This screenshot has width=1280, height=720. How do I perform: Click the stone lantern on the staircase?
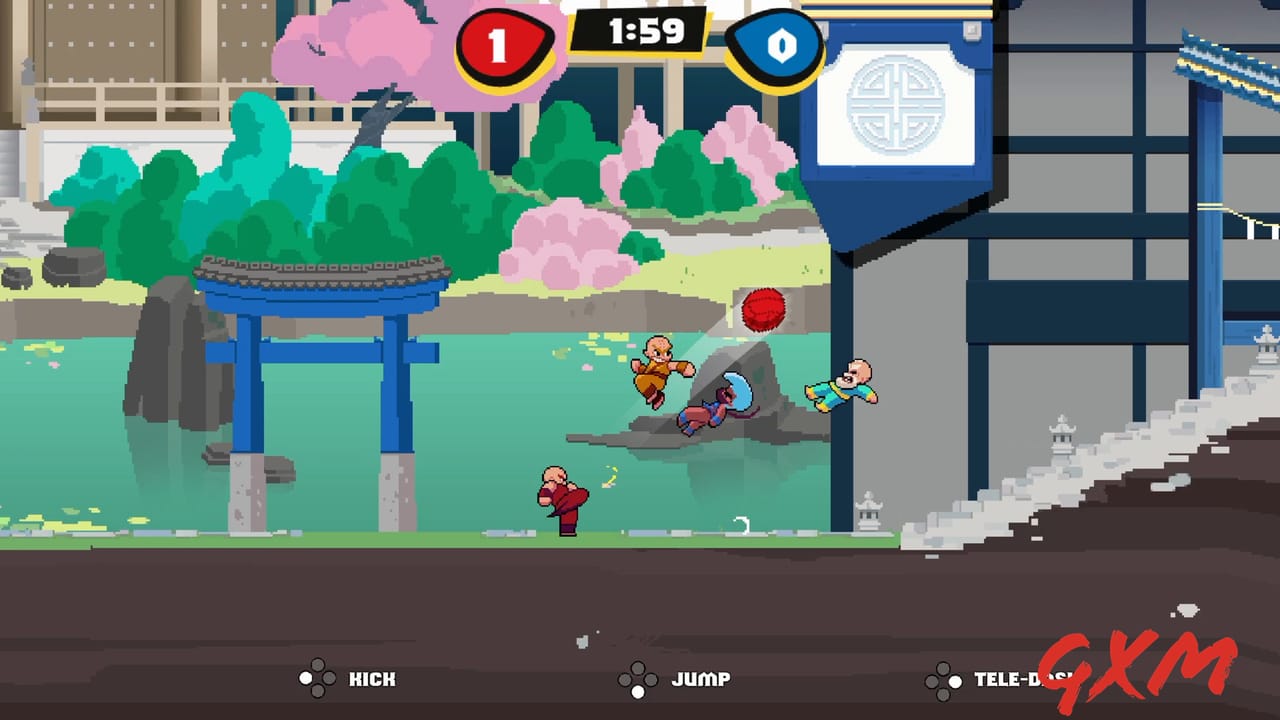[x=1063, y=440]
